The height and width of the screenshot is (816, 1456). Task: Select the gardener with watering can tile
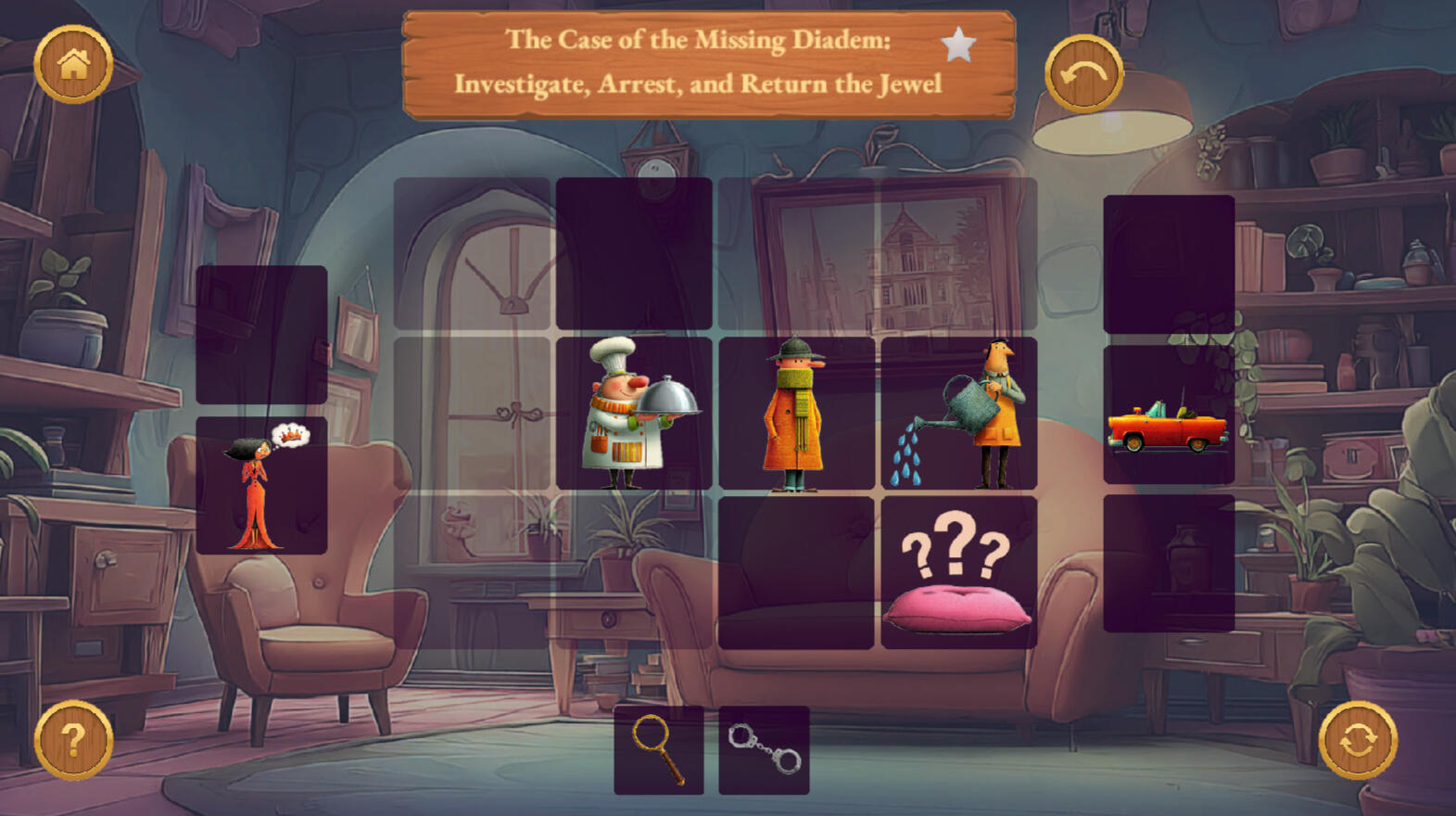[x=959, y=414]
